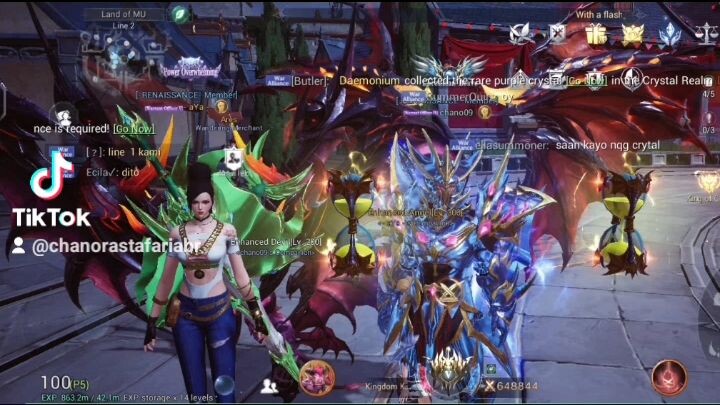Click the Go Now link in chat
720x405 pixels.
coord(134,128)
